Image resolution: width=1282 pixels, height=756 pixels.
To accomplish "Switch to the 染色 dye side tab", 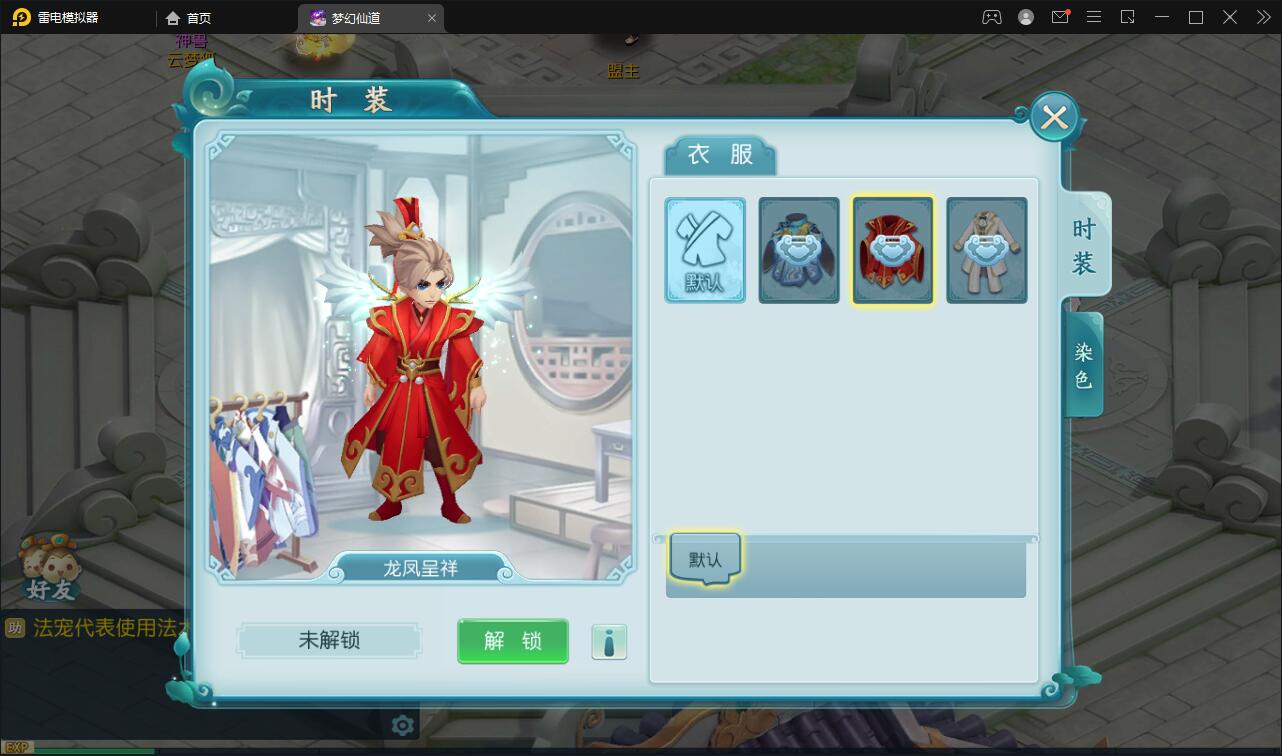I will point(1083,364).
